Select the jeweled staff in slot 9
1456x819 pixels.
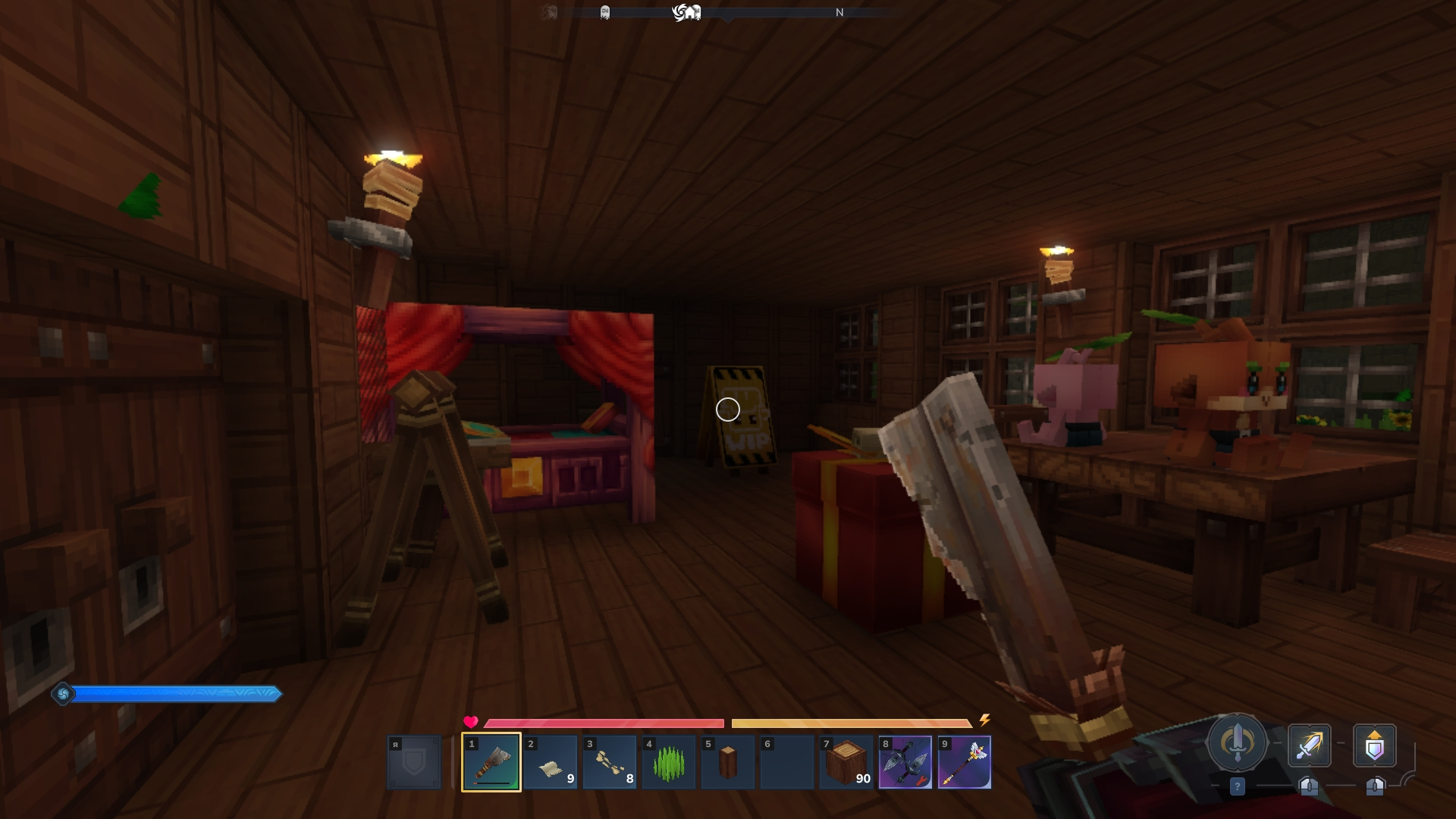point(964,762)
